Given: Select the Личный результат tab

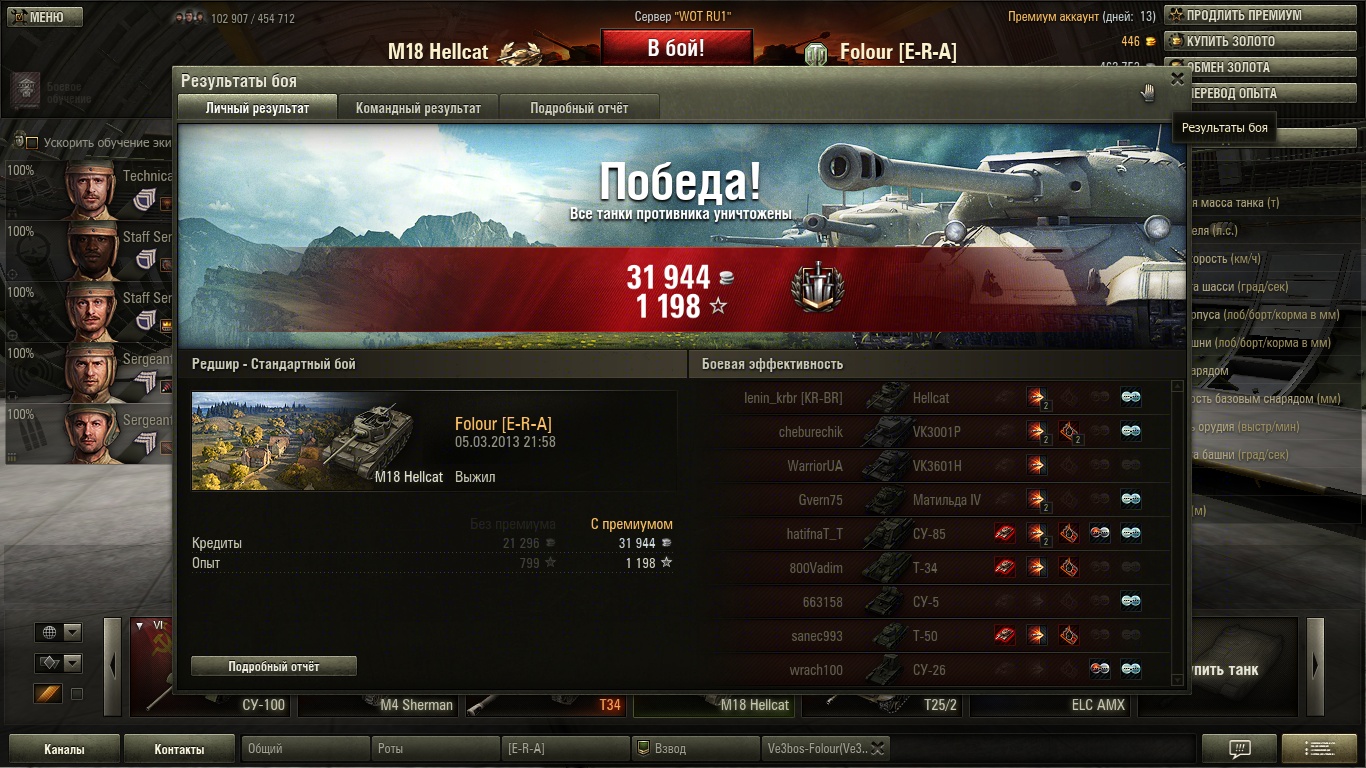Looking at the screenshot, I should coord(257,108).
